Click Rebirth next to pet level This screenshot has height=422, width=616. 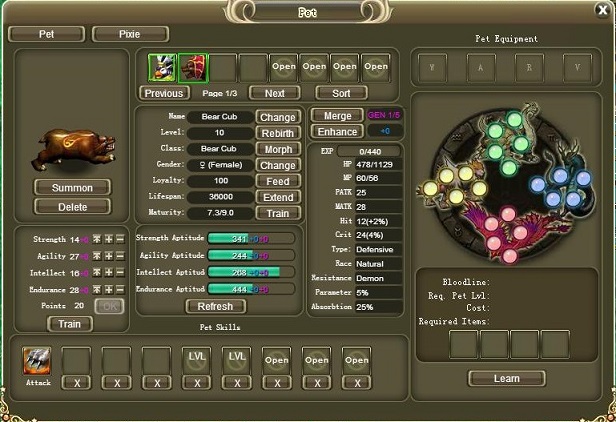coord(278,133)
